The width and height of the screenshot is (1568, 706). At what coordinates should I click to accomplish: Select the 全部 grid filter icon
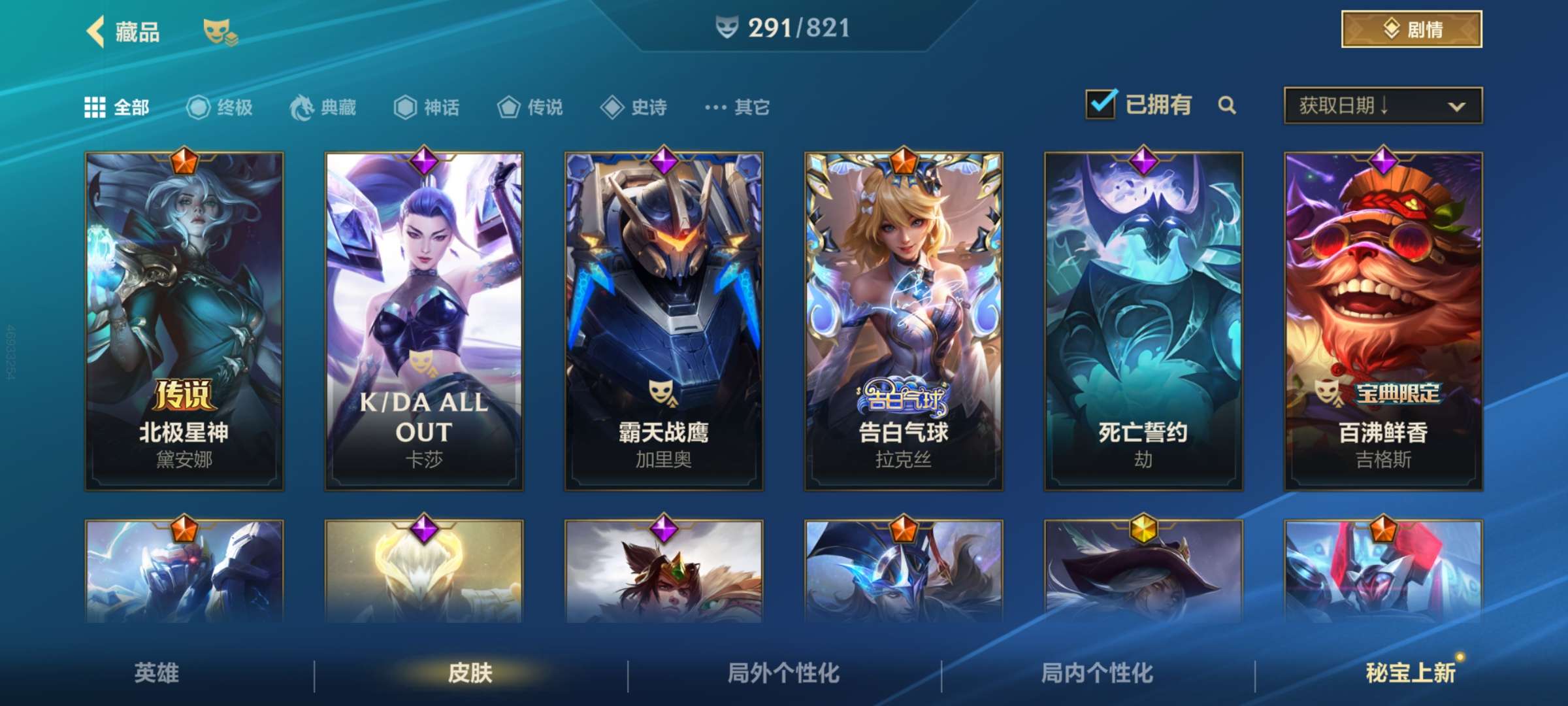tap(95, 108)
